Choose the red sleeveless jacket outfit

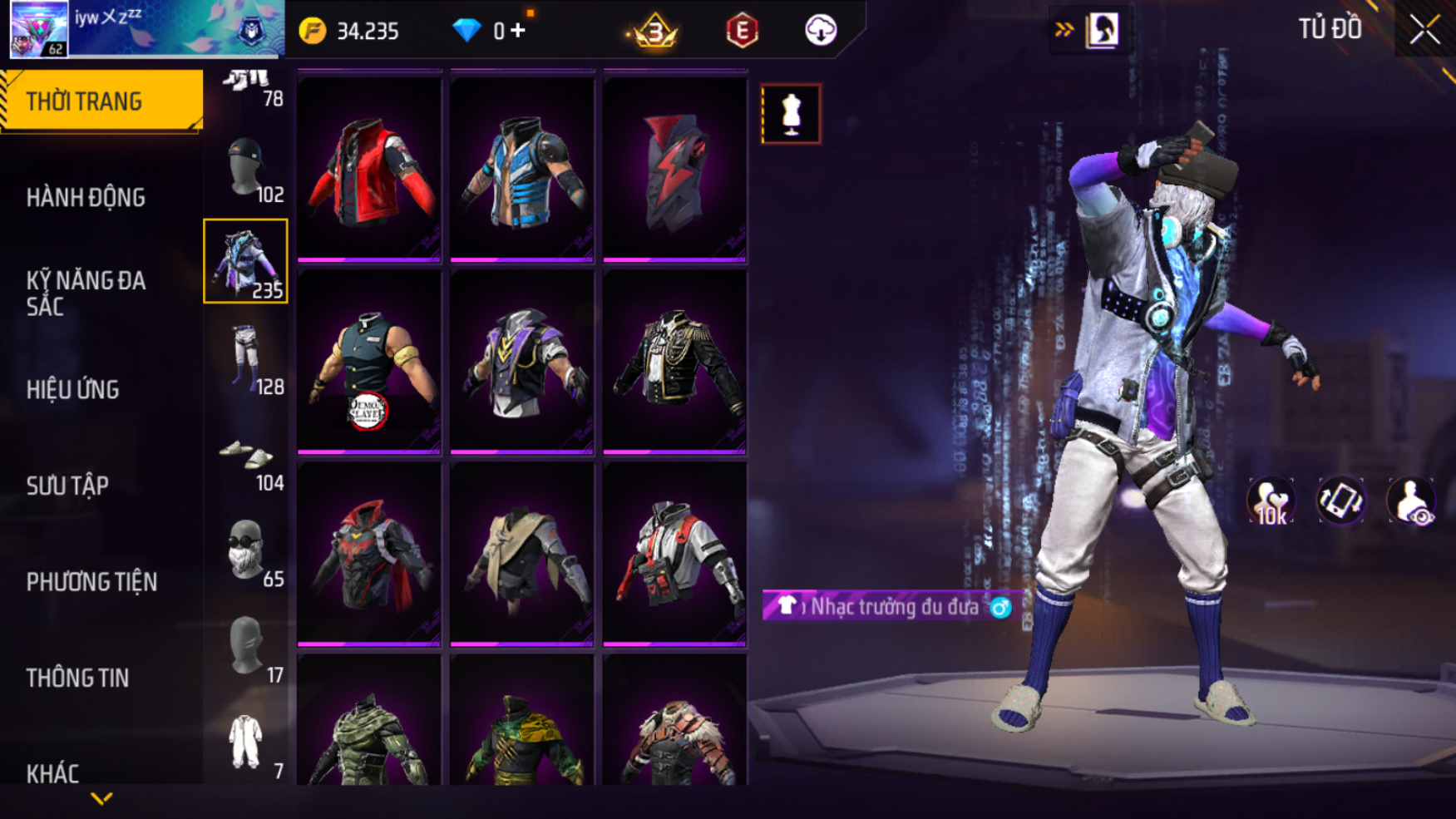click(x=369, y=169)
